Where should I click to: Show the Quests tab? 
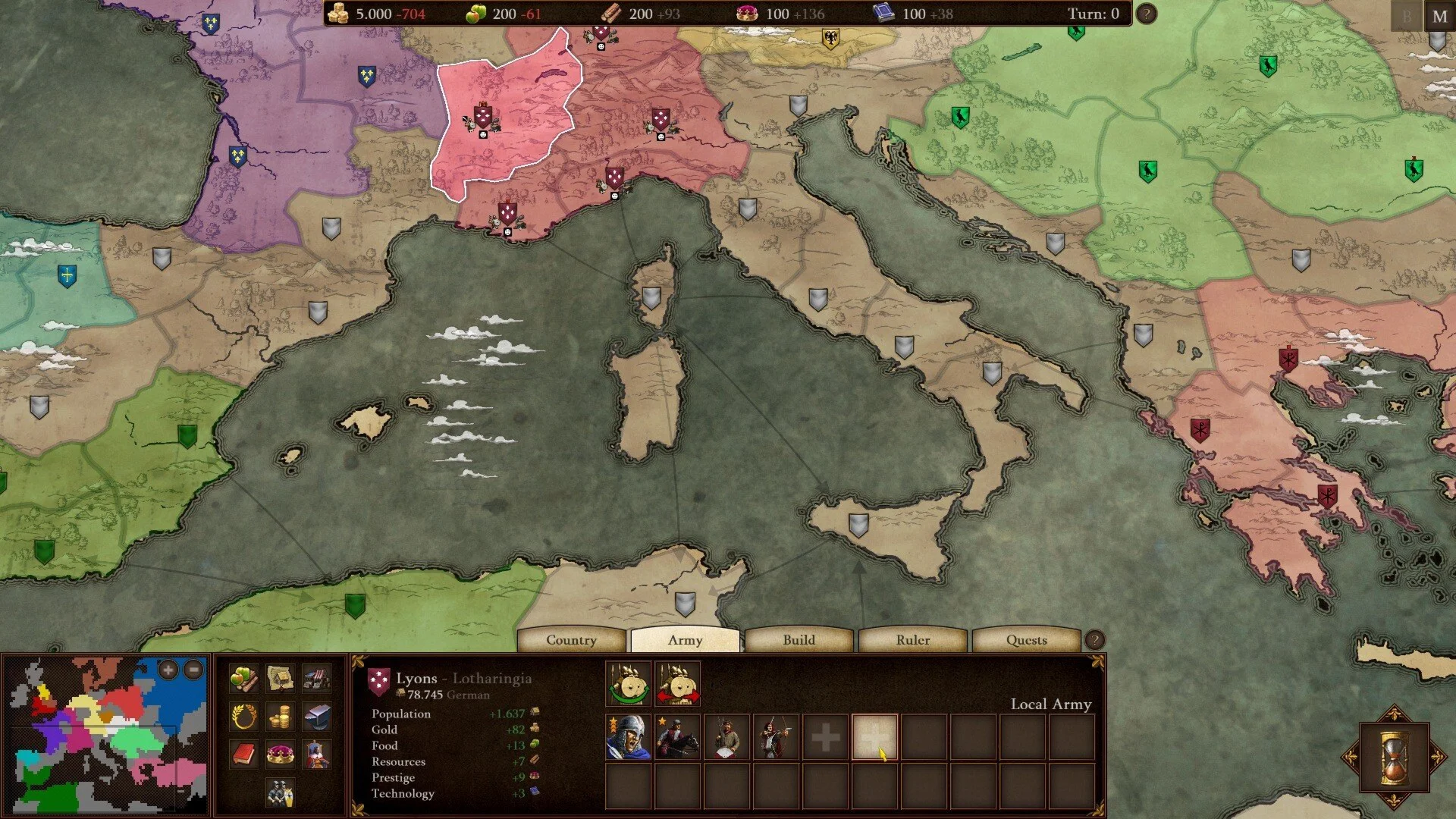(x=1026, y=640)
